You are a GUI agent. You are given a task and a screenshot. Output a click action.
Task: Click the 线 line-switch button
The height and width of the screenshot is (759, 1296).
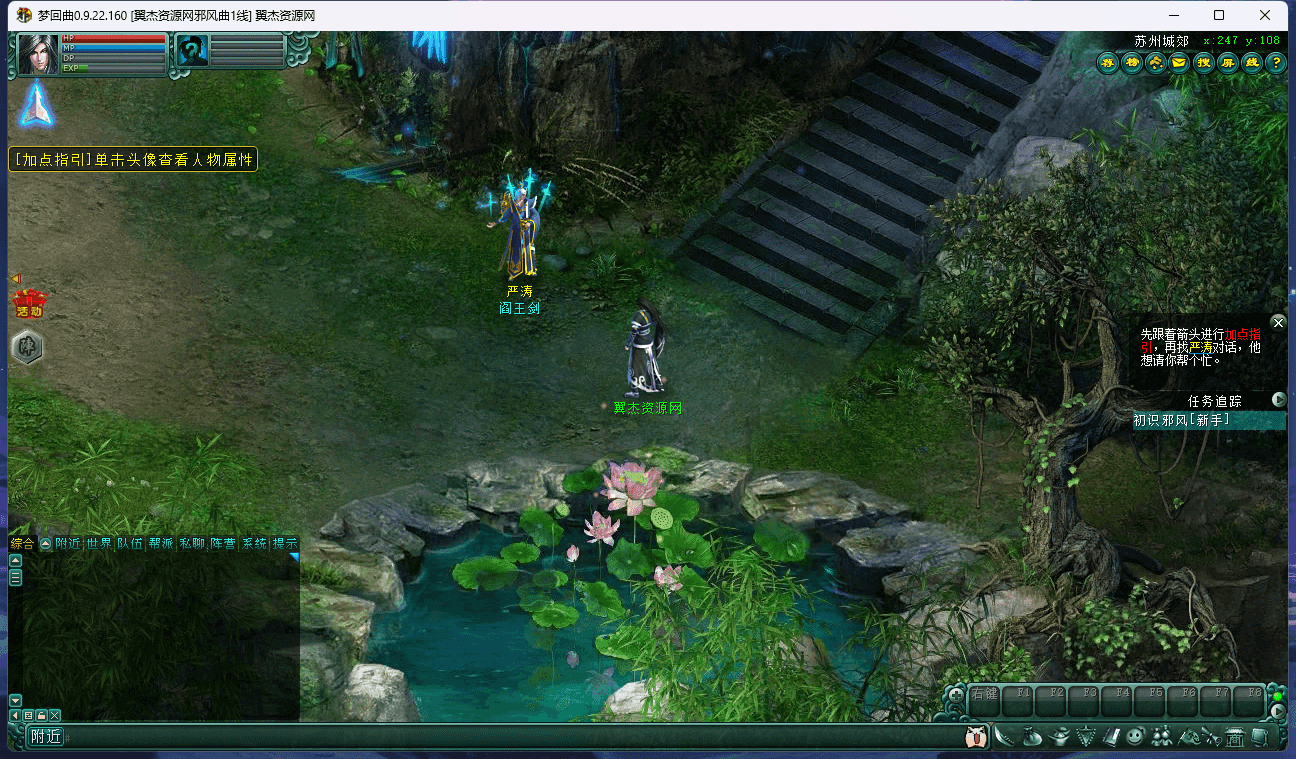point(1252,63)
